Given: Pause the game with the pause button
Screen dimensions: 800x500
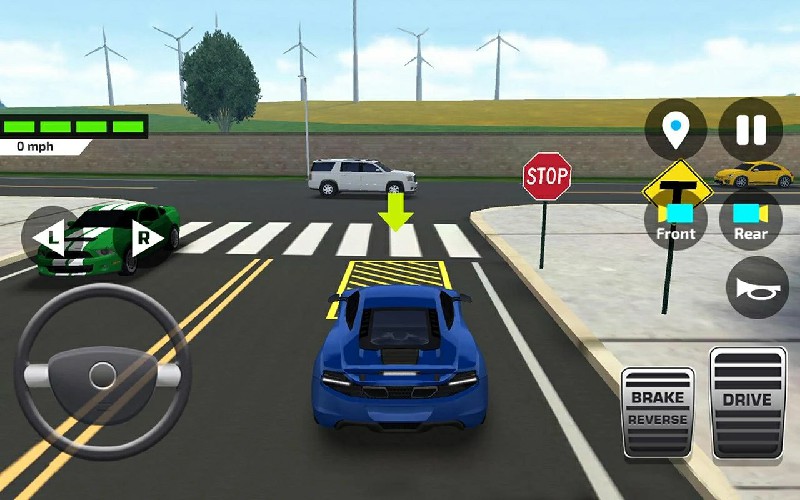Looking at the screenshot, I should [750, 130].
